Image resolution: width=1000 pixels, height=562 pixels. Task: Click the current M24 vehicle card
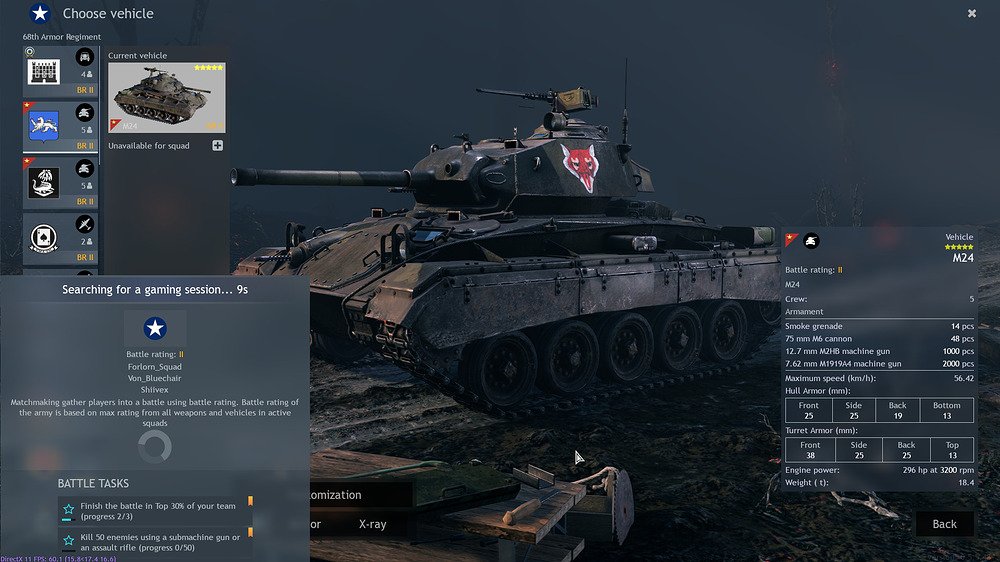click(166, 98)
